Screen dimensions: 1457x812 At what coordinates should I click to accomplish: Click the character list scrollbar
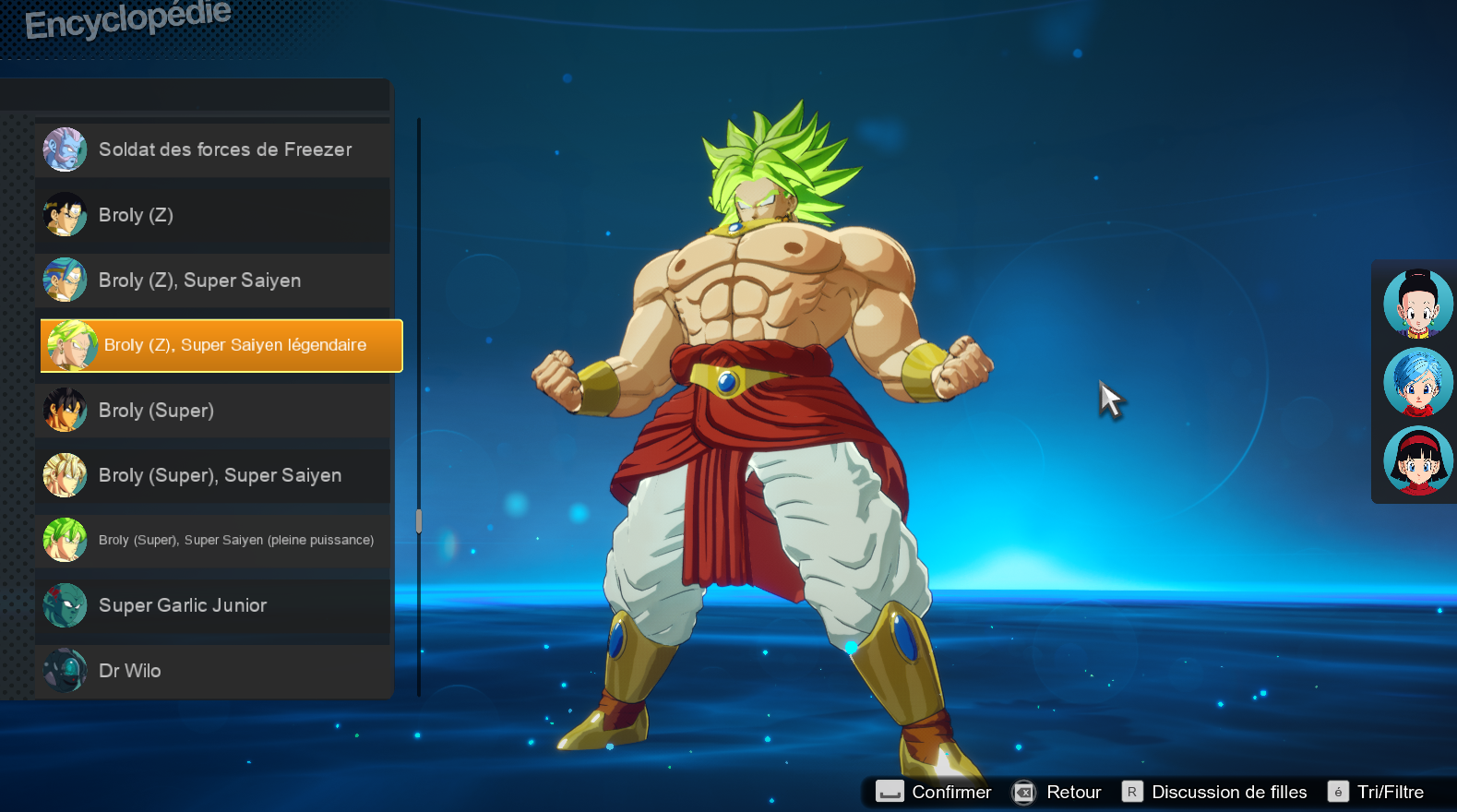(419, 519)
